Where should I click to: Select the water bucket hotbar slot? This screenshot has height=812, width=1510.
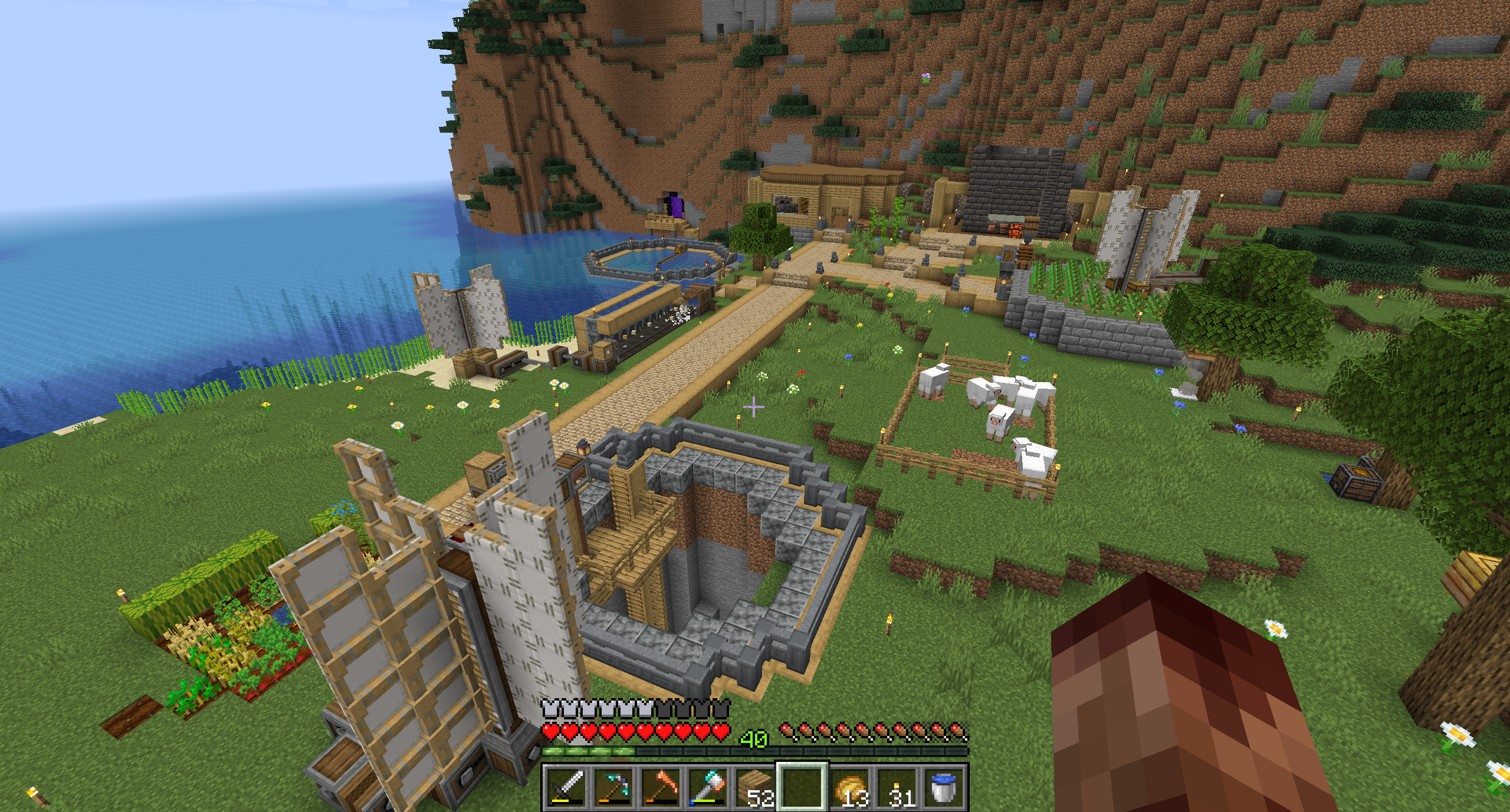click(x=944, y=787)
